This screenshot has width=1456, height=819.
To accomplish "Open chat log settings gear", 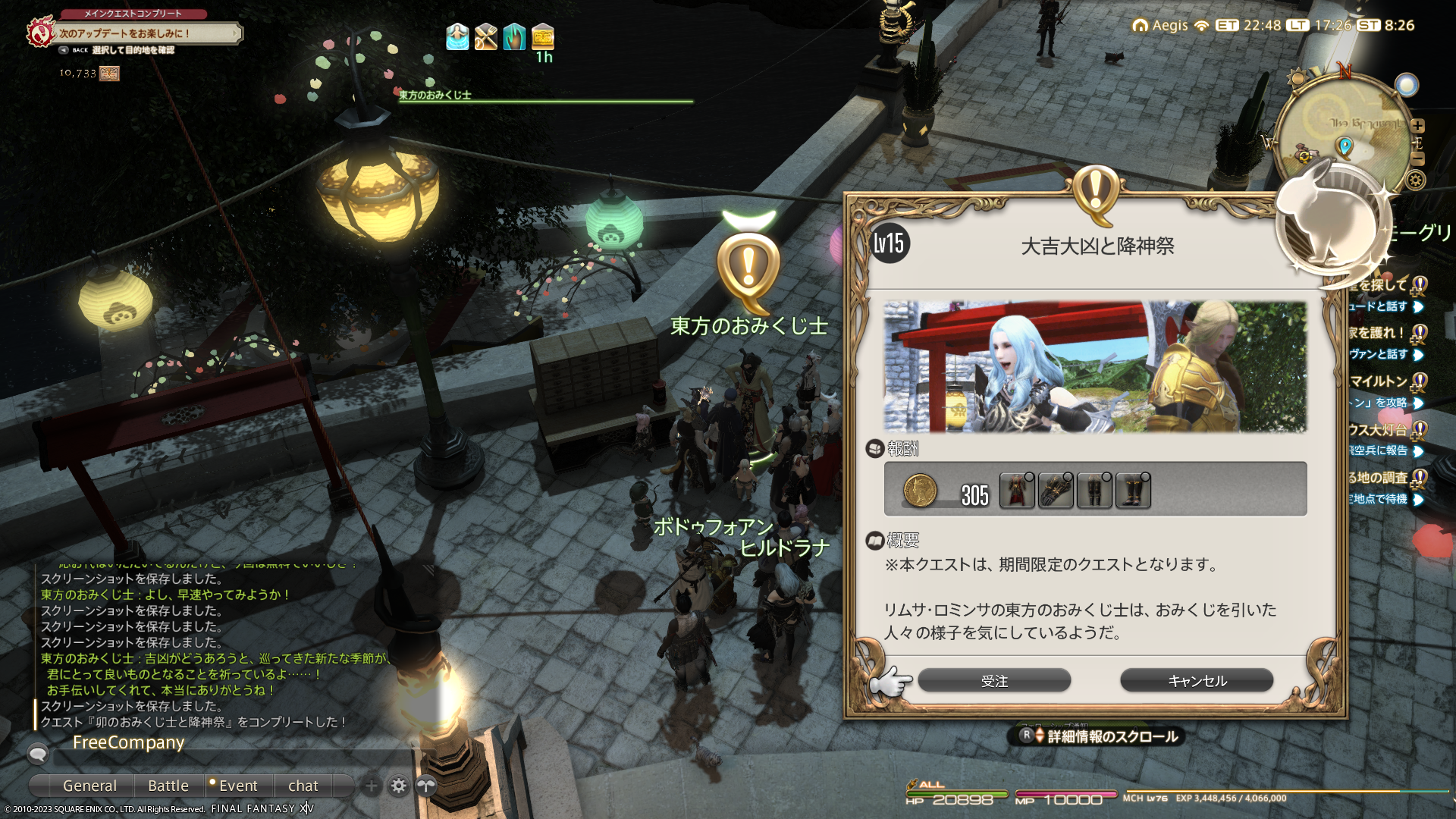I will 399,786.
